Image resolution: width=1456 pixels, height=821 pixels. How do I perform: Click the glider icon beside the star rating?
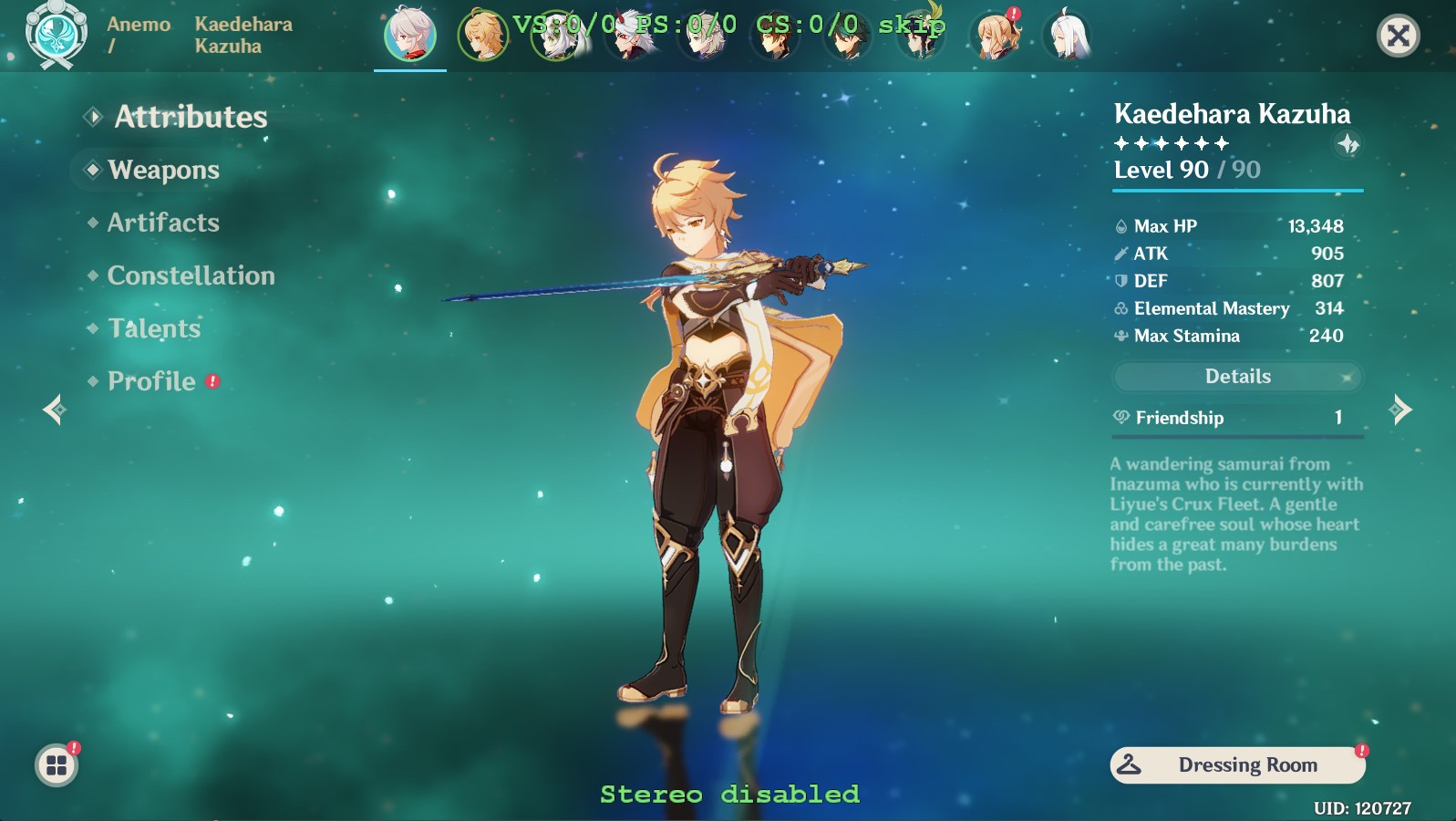(1348, 142)
